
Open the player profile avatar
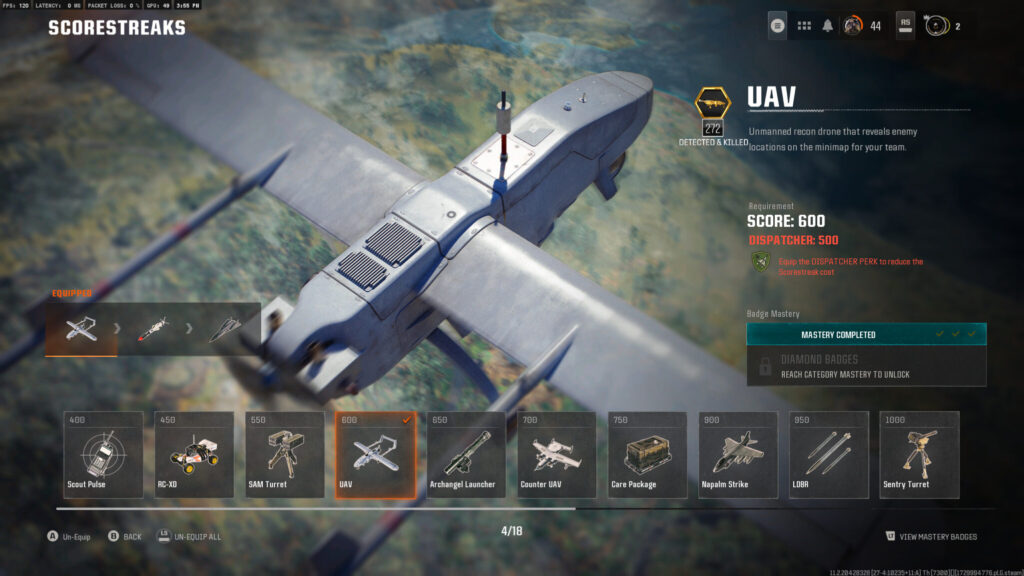tap(853, 25)
